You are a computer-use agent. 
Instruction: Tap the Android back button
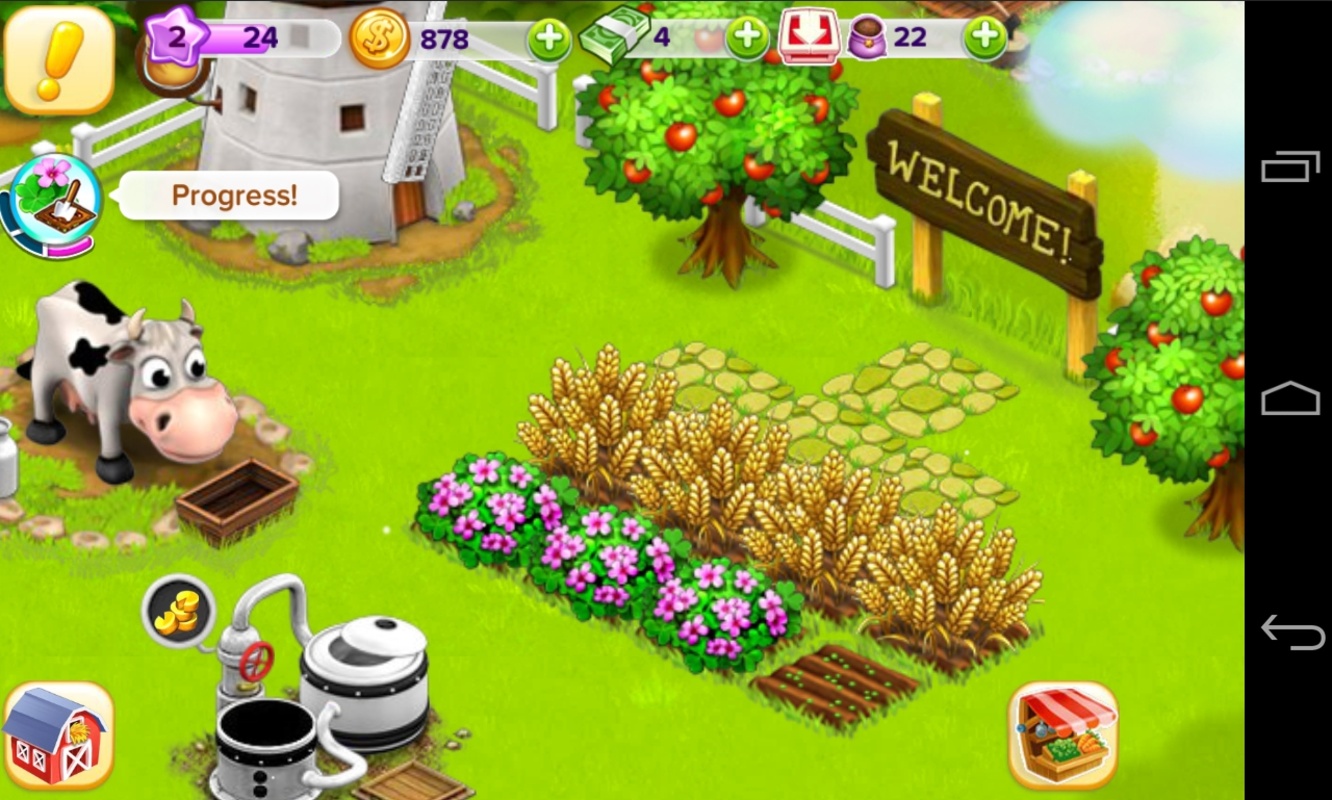(1291, 632)
